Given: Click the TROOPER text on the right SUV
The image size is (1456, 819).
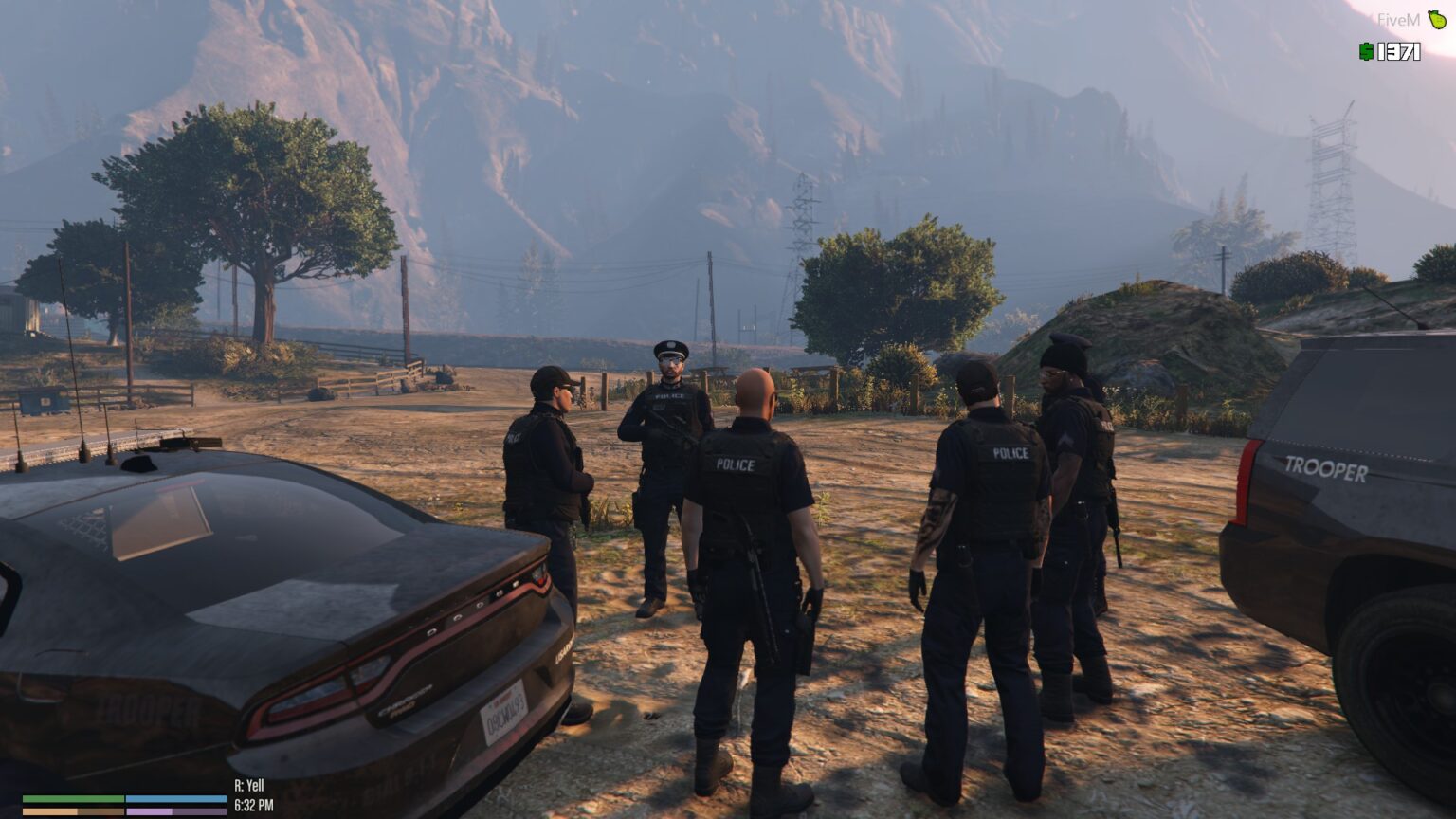Looking at the screenshot, I should (x=1326, y=469).
